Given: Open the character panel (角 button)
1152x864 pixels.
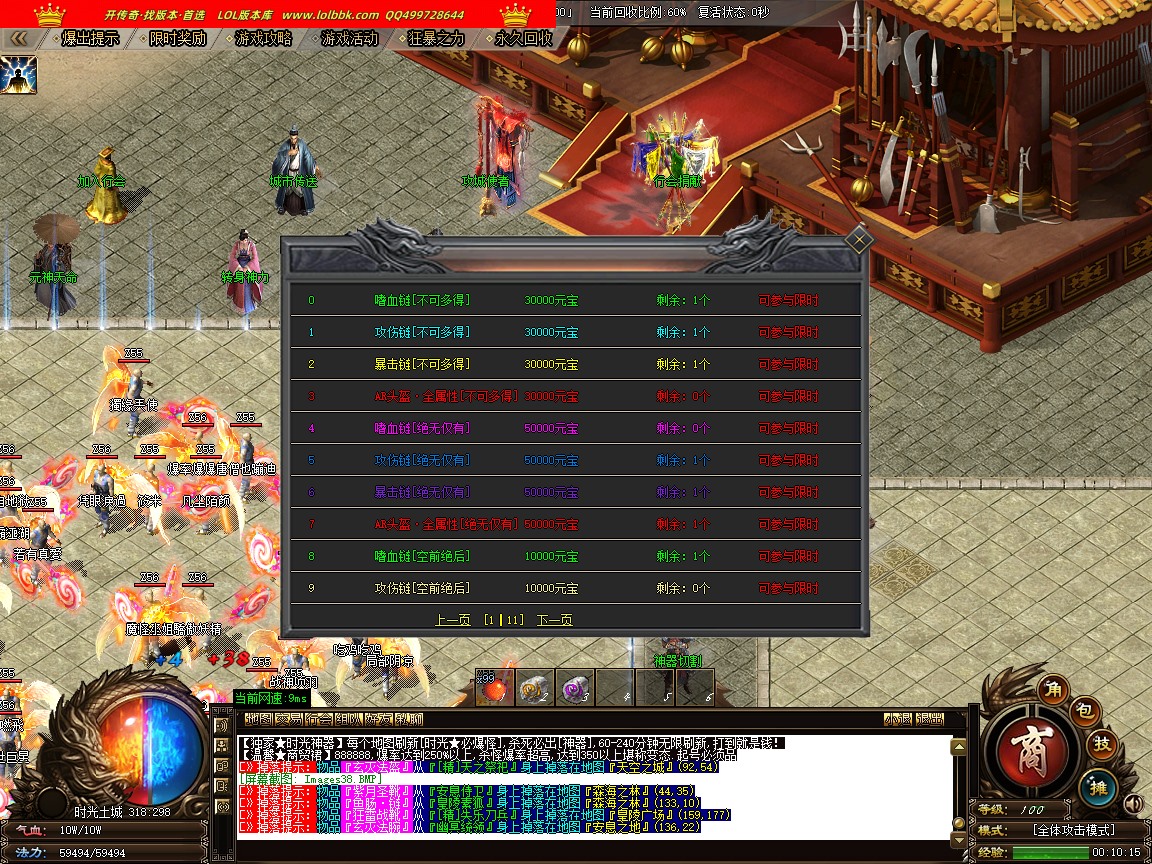Looking at the screenshot, I should tap(1052, 689).
